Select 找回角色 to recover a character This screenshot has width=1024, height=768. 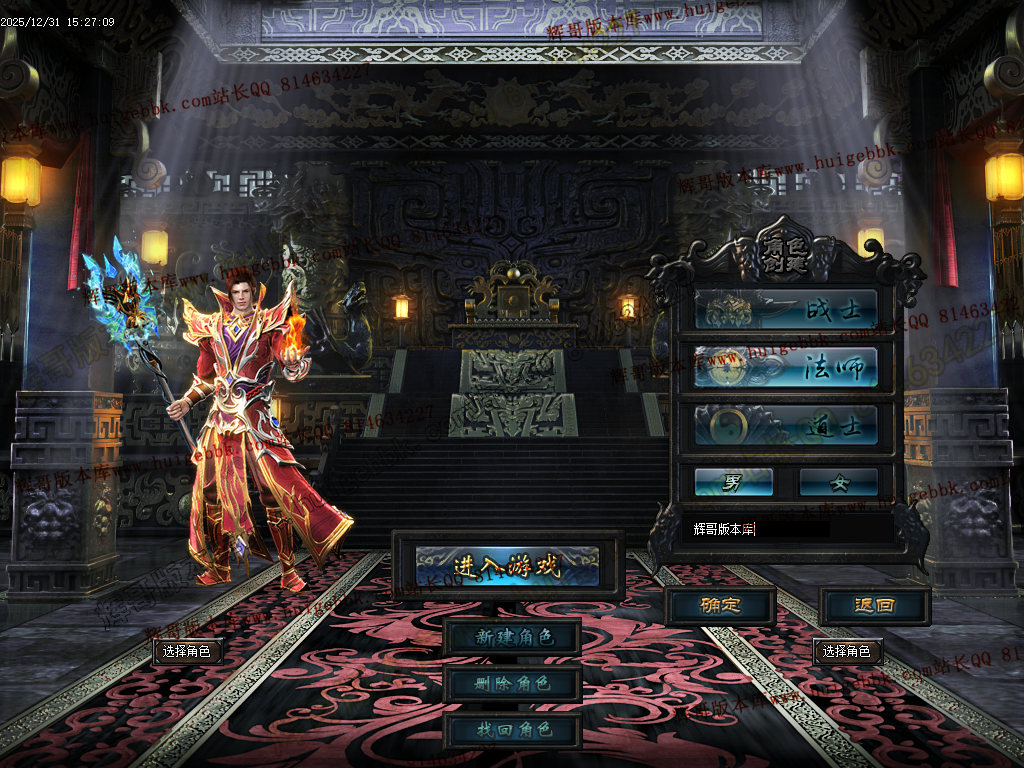point(512,730)
